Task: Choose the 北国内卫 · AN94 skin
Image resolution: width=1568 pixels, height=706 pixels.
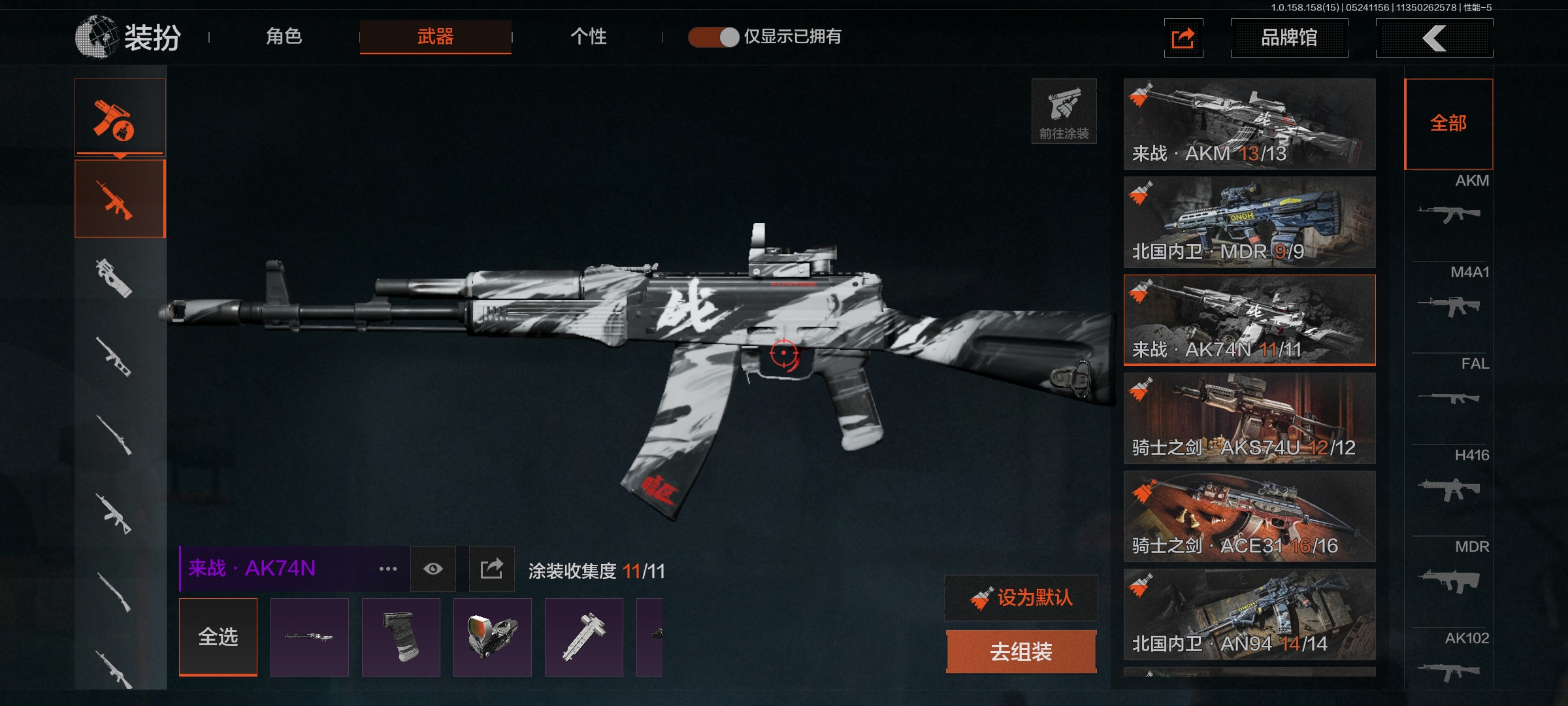Action: pyautogui.click(x=1249, y=614)
